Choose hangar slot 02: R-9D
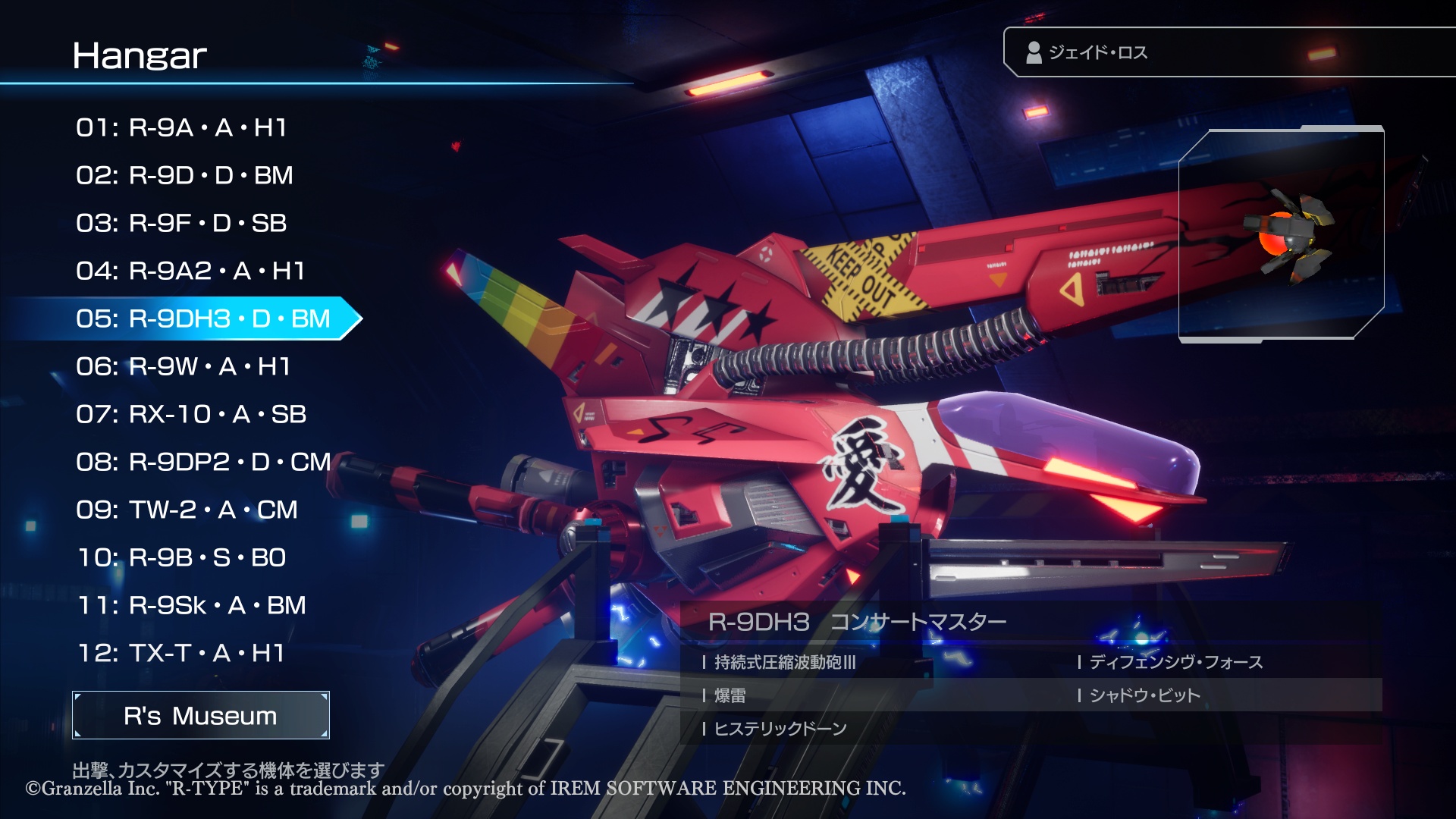1456x819 pixels. [x=184, y=175]
